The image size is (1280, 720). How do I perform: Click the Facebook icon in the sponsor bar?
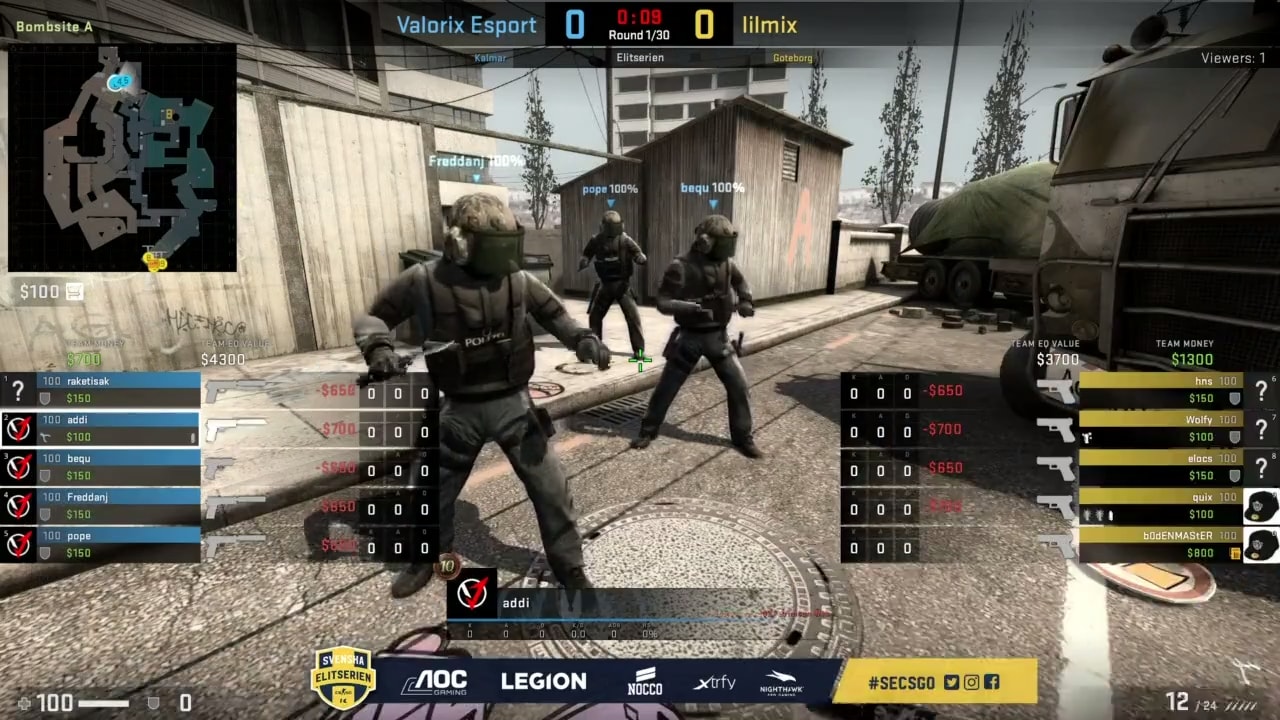click(x=991, y=682)
